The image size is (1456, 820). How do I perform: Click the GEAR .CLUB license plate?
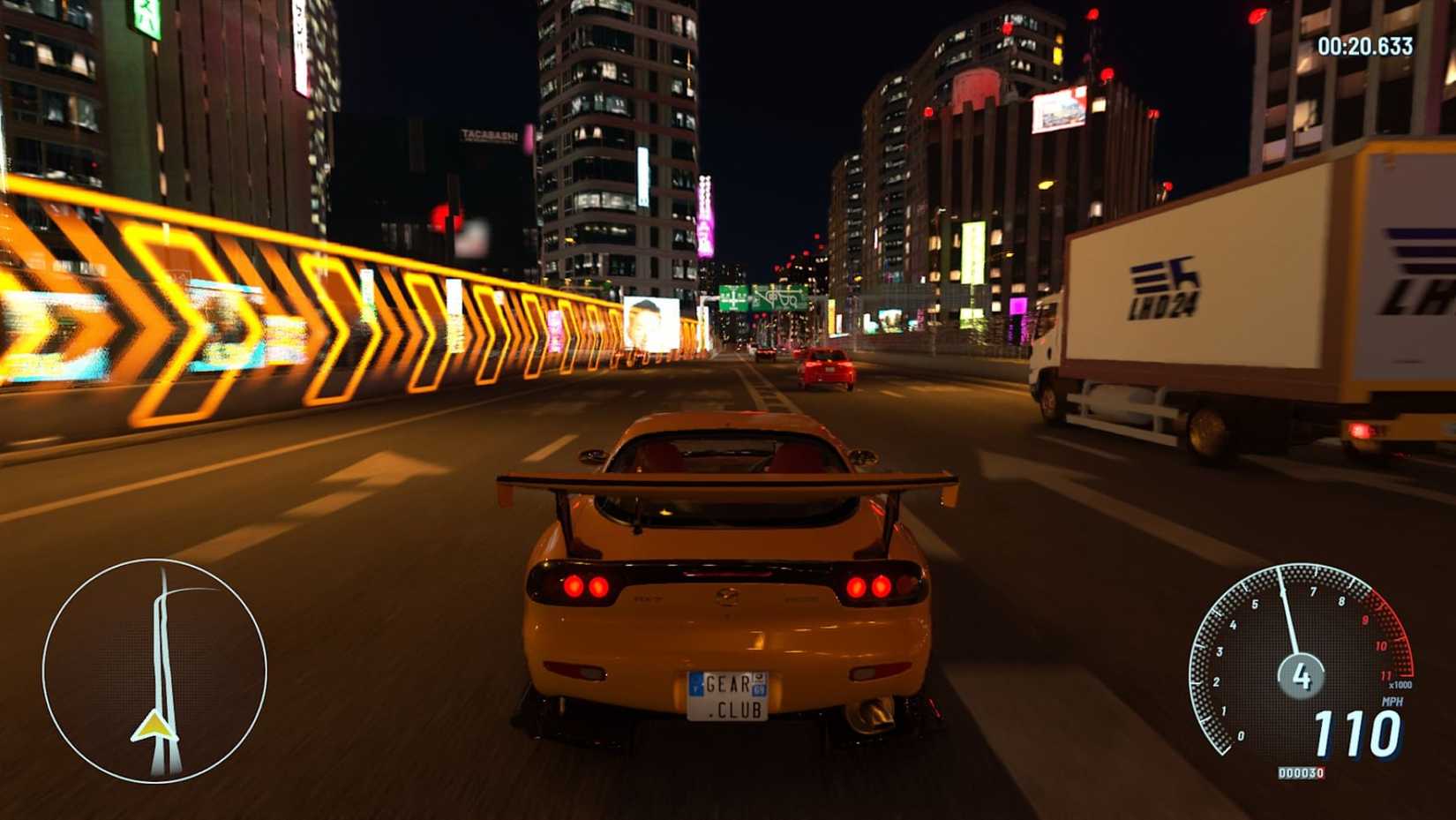click(x=729, y=697)
